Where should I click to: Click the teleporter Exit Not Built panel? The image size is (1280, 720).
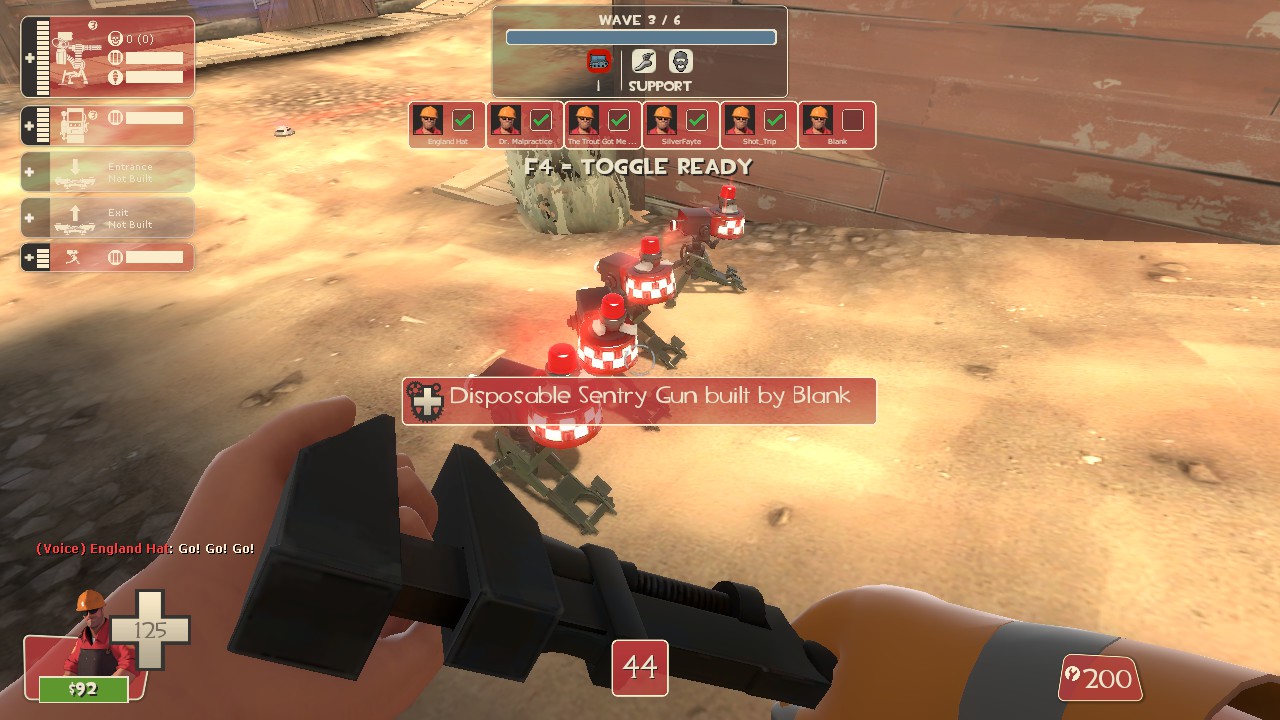click(x=108, y=218)
